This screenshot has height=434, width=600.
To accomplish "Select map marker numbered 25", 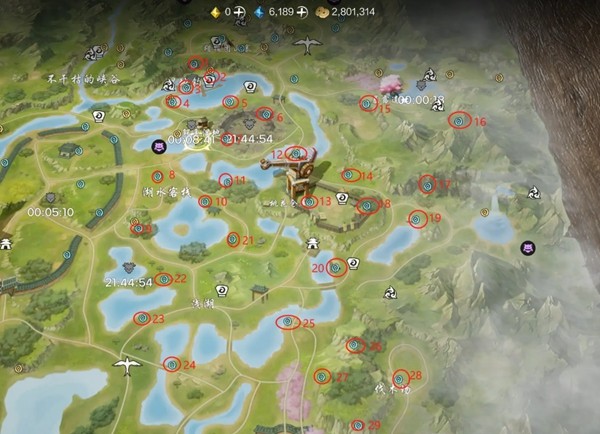I will point(287,321).
